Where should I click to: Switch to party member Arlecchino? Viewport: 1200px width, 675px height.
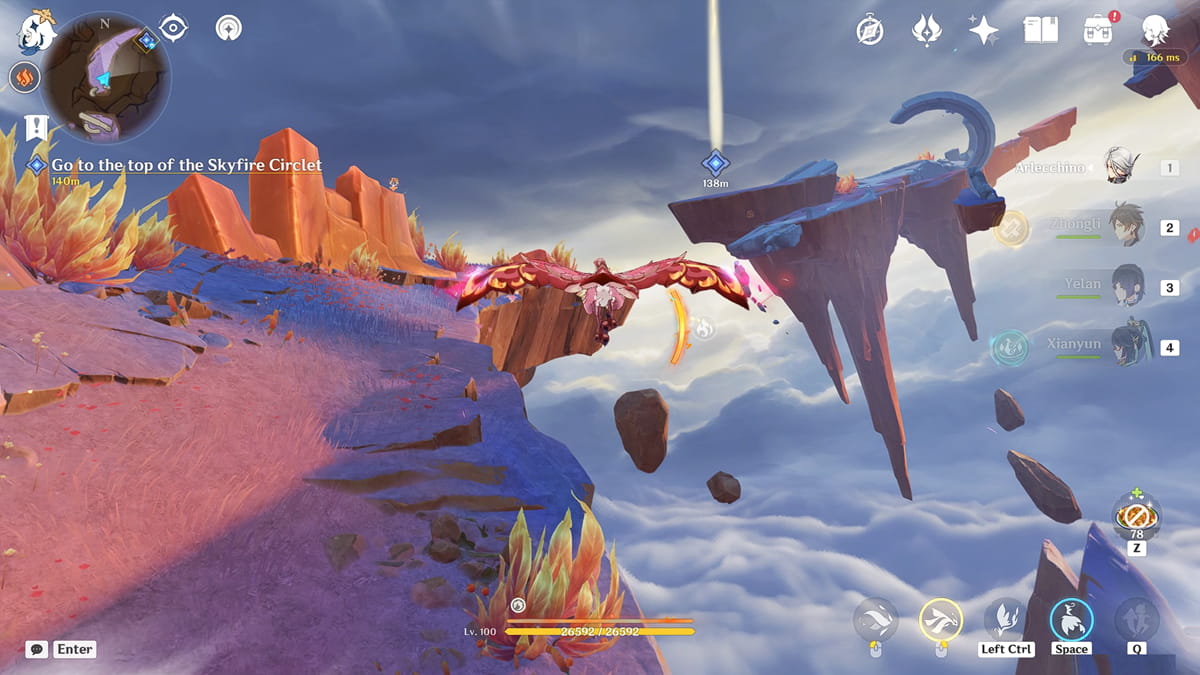(1123, 167)
